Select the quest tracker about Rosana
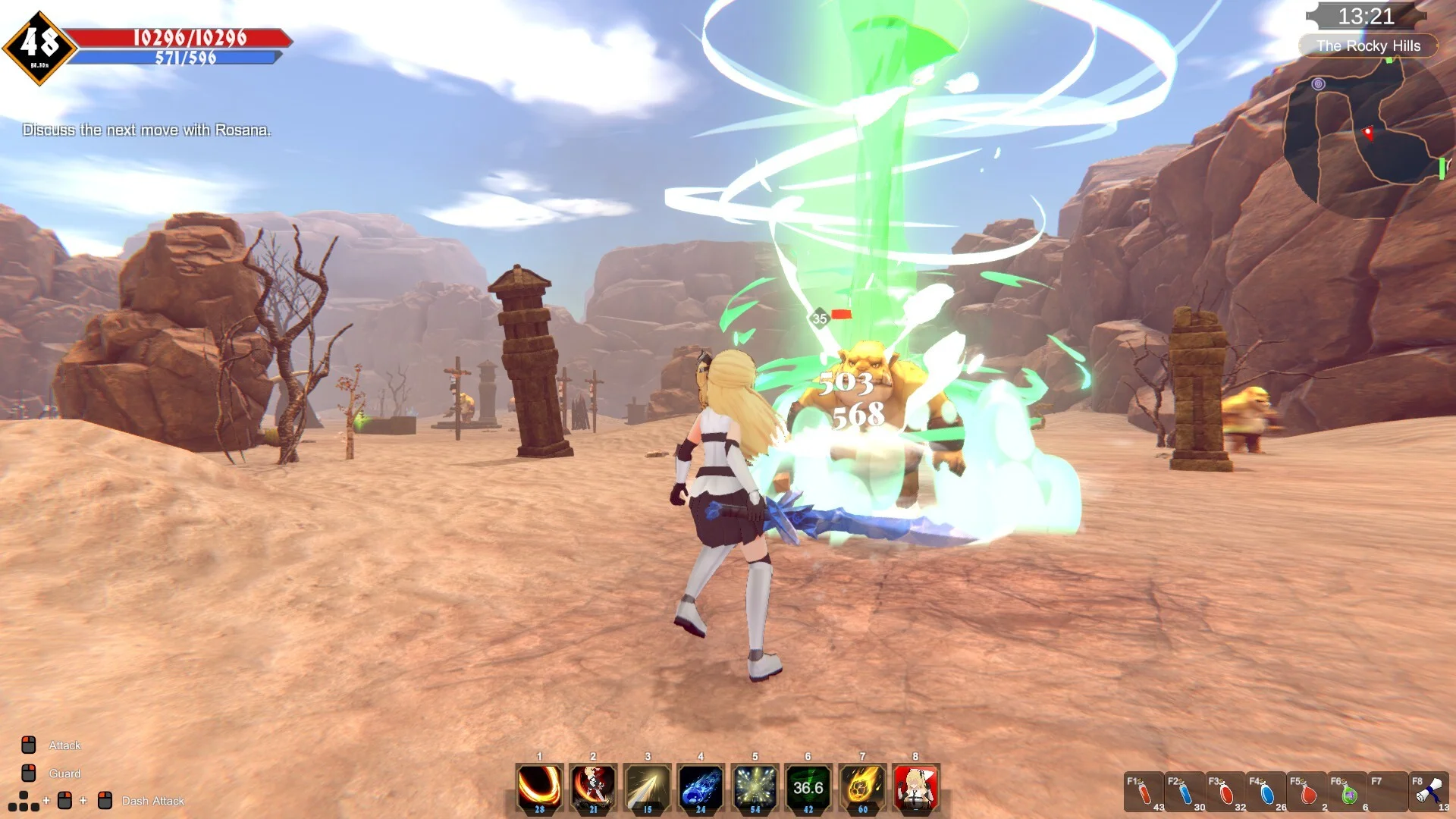1456x819 pixels. click(146, 130)
